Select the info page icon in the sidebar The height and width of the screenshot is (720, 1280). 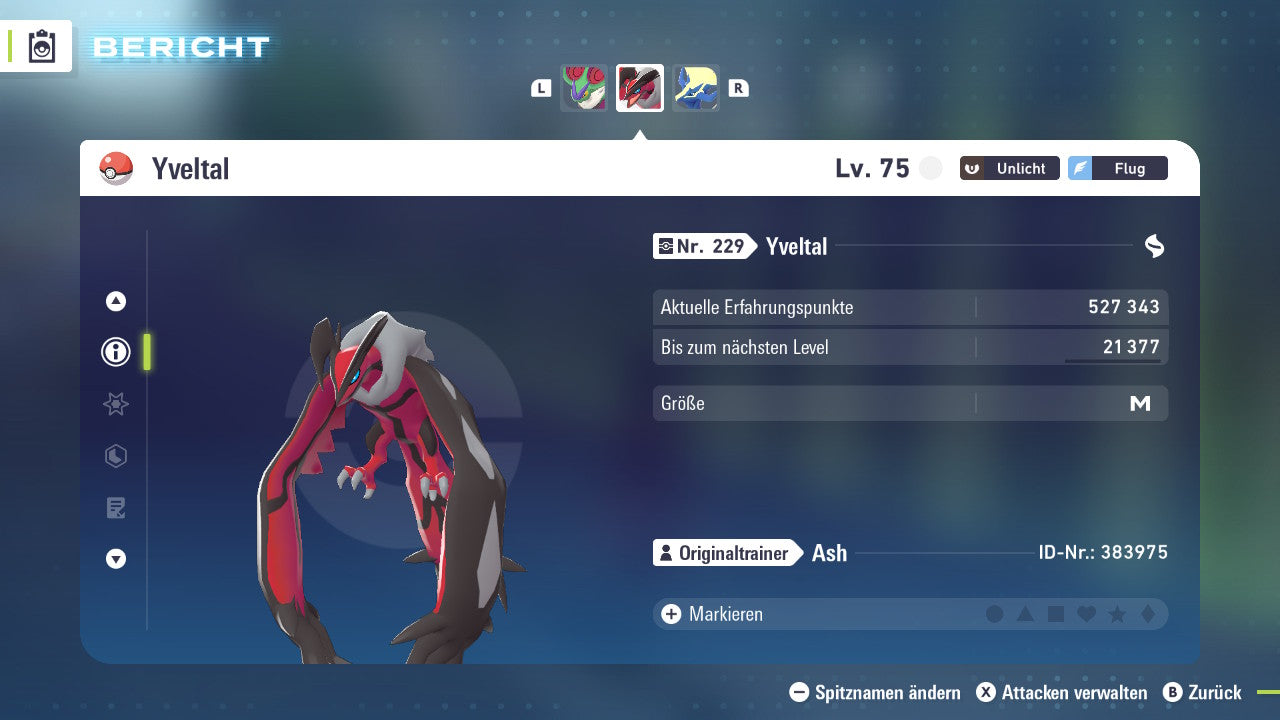[115, 352]
